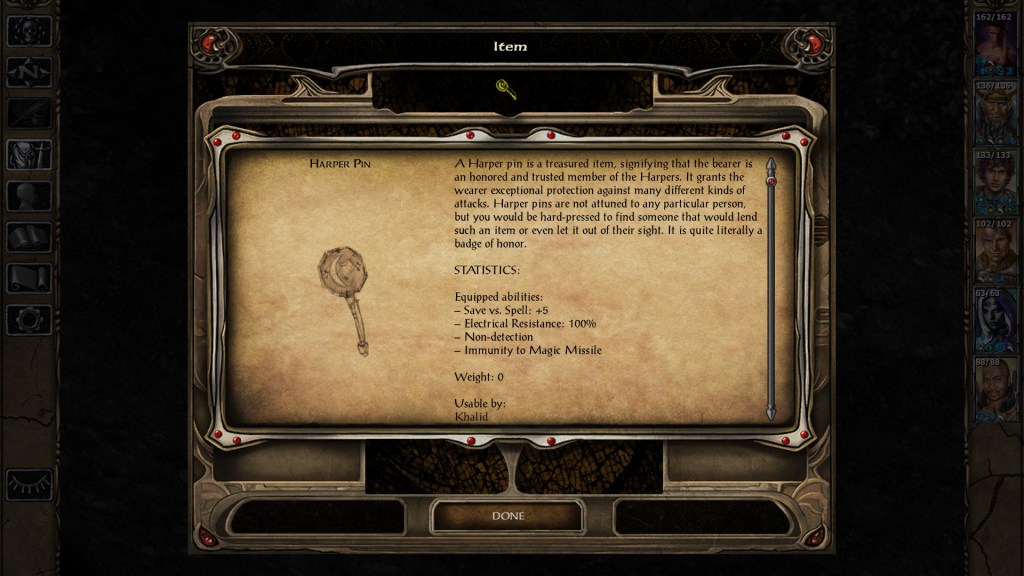Select the blue-hooded portrait with 63/63 health
1024x576 pixels.
(x=995, y=319)
